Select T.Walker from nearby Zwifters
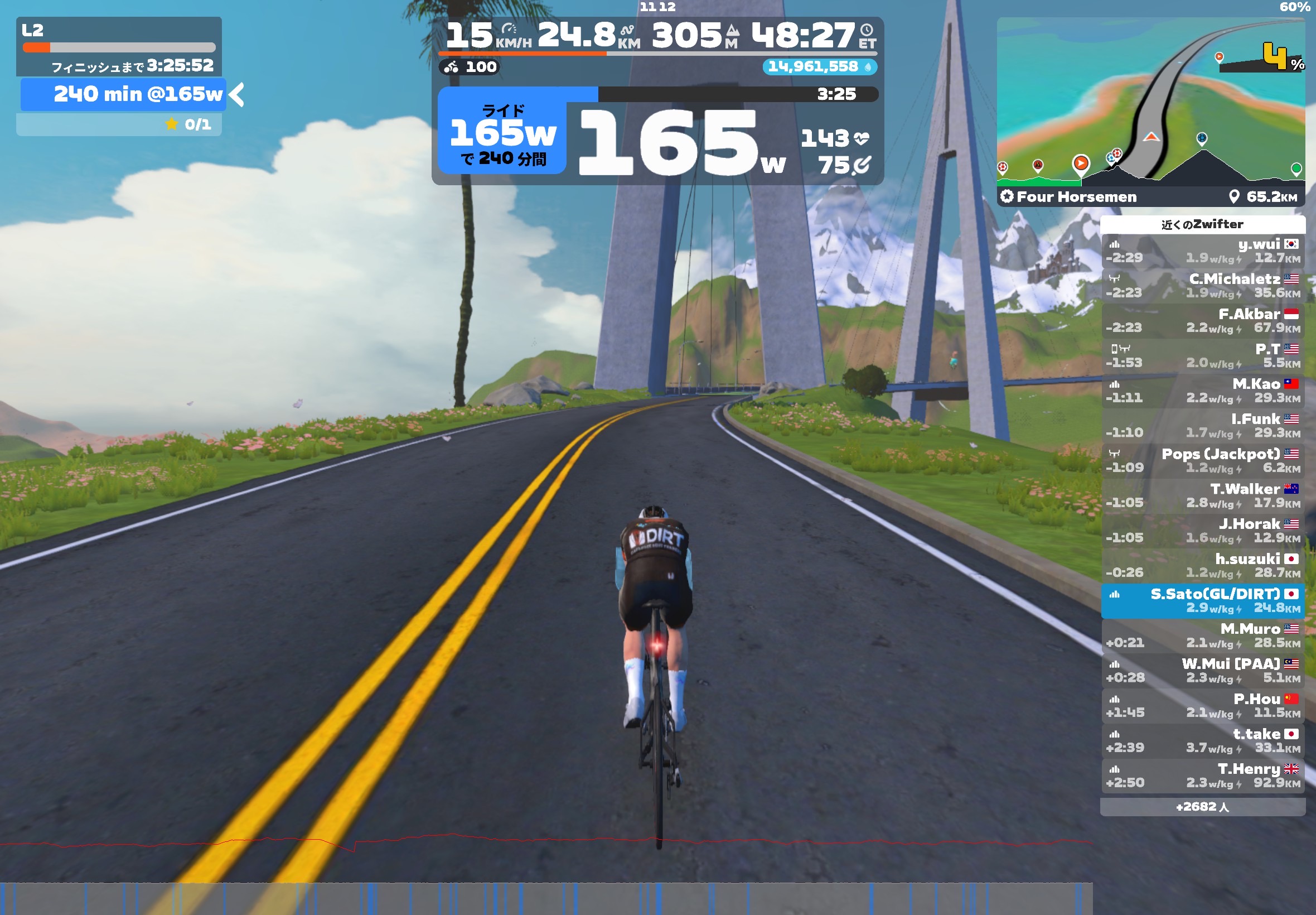This screenshot has height=915, width=1316. [x=1202, y=495]
